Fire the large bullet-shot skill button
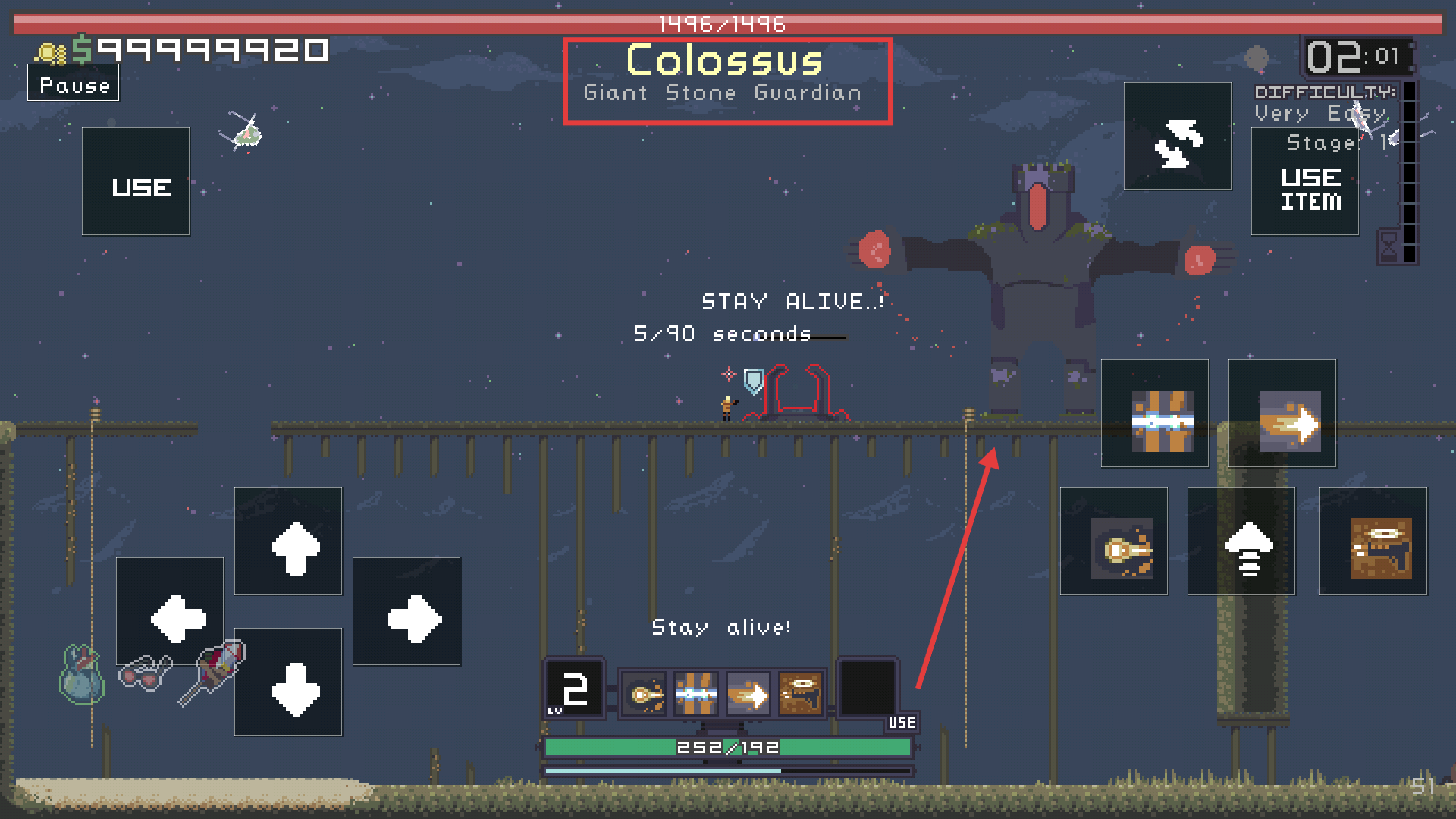The width and height of the screenshot is (1456, 819). (x=1114, y=541)
